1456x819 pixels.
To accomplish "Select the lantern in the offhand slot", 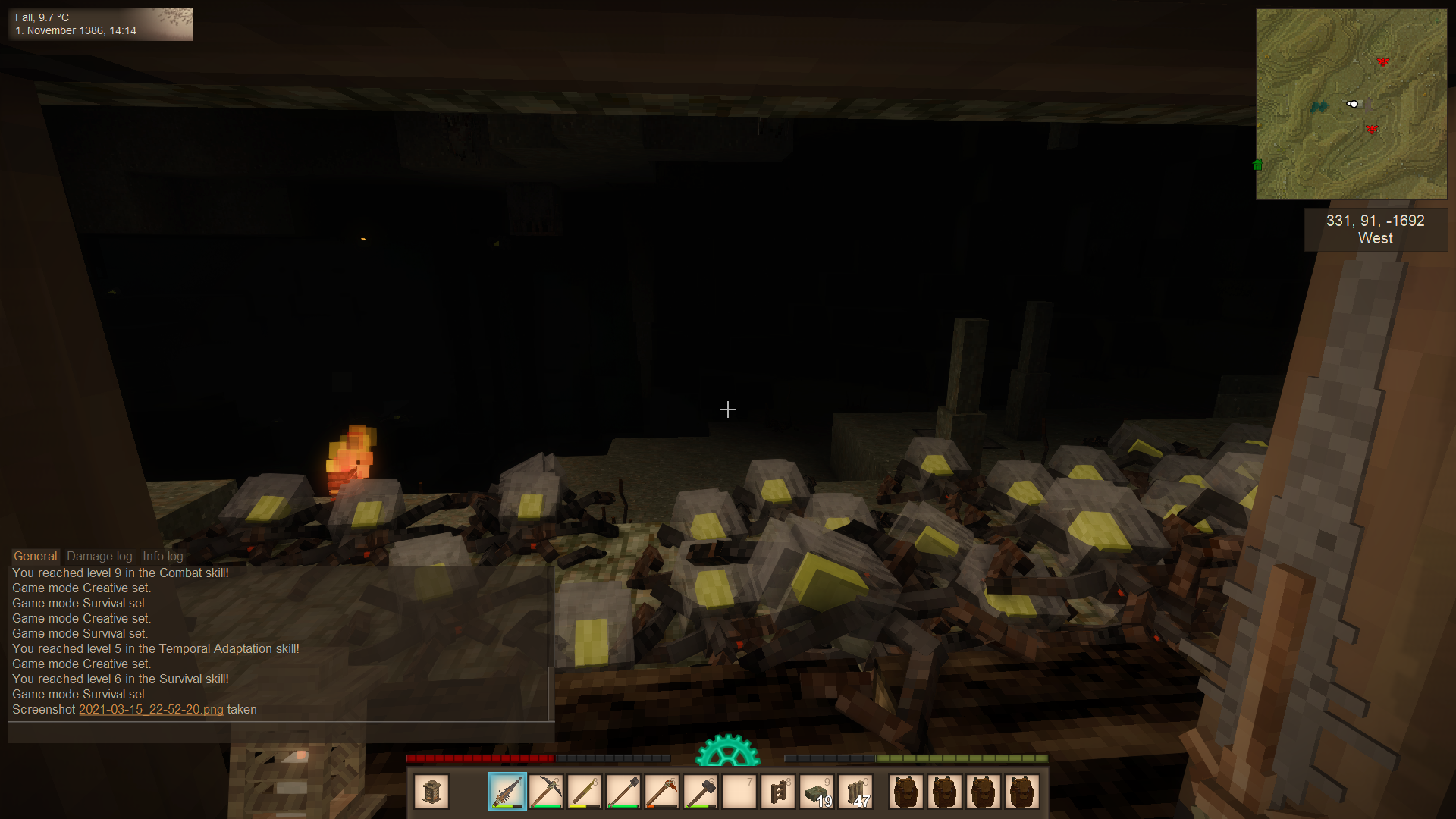I will (x=431, y=792).
